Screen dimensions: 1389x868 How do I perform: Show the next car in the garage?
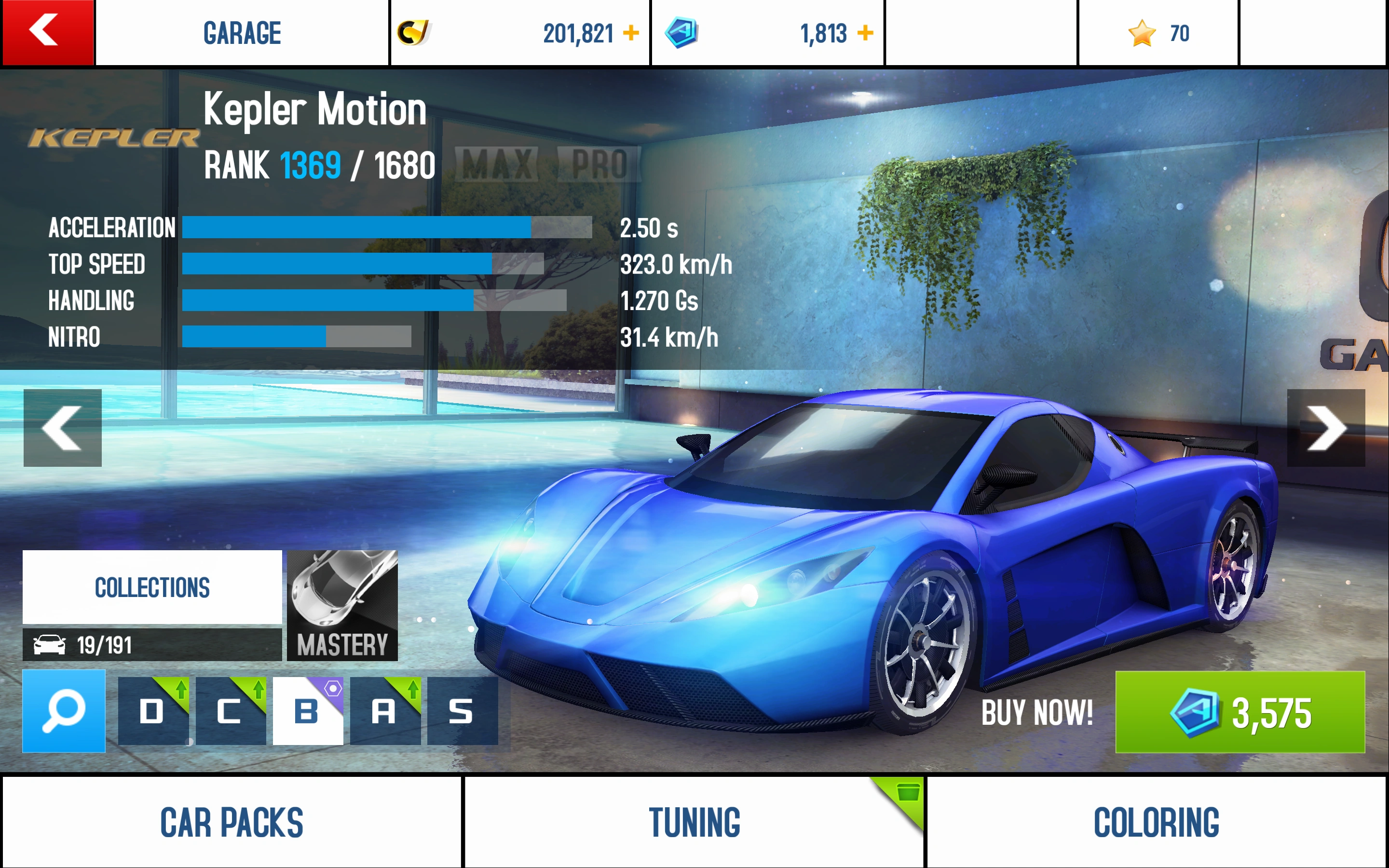(1326, 428)
